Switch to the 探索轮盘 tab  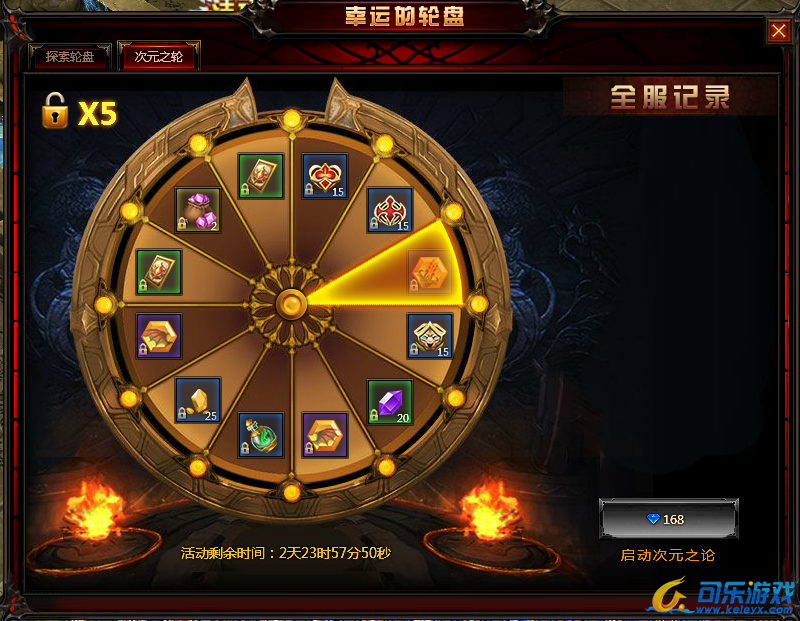pyautogui.click(x=70, y=56)
